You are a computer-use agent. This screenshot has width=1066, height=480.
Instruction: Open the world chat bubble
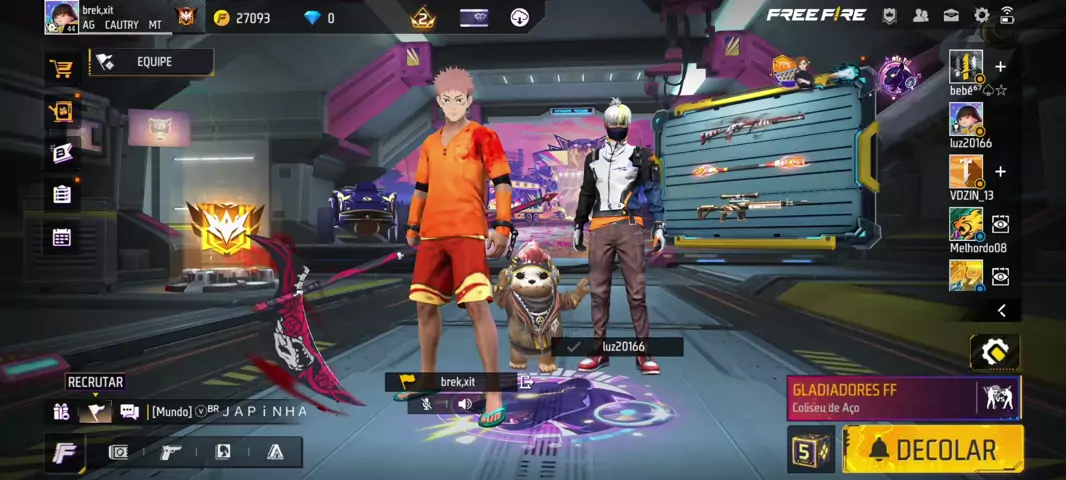pos(129,410)
